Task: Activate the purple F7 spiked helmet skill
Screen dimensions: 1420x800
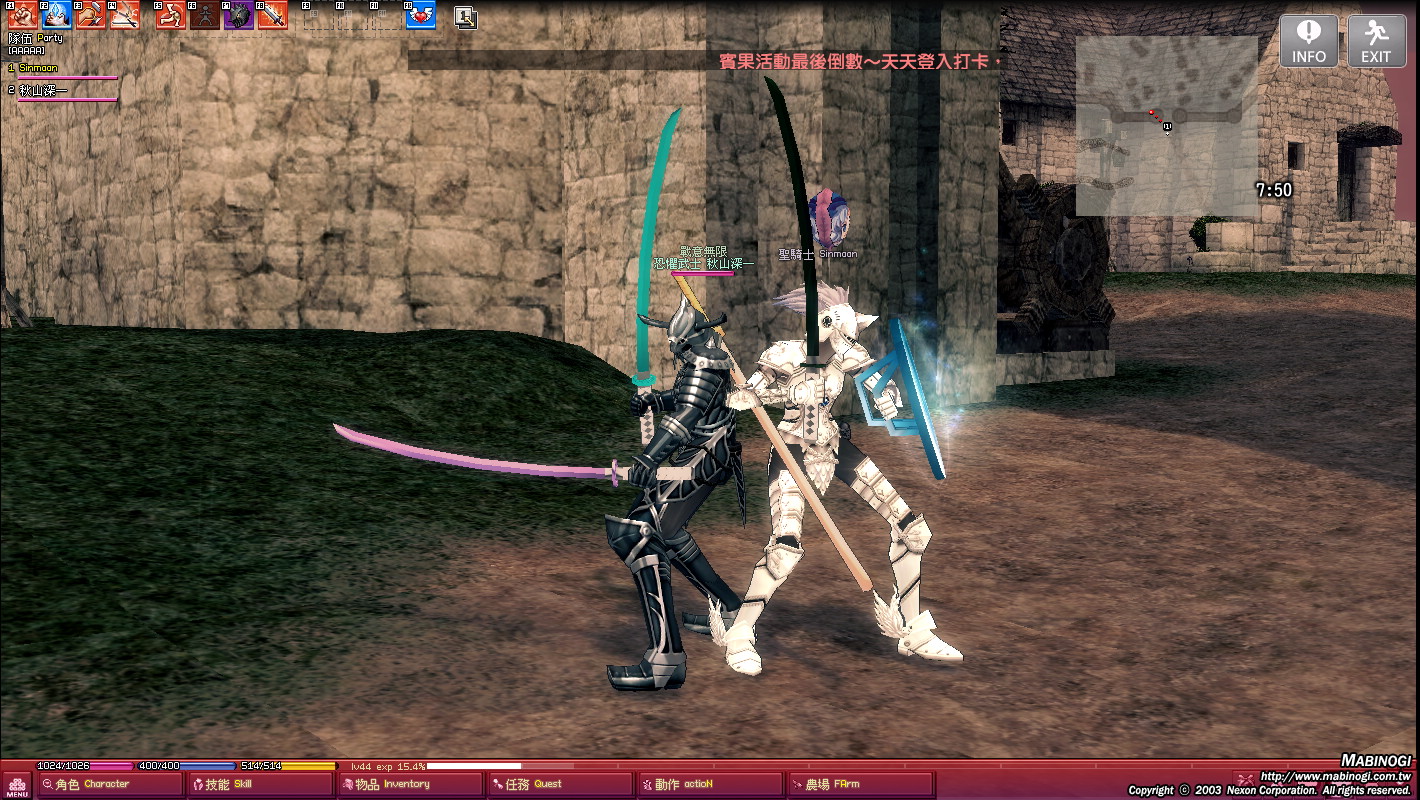Action: tap(239, 15)
